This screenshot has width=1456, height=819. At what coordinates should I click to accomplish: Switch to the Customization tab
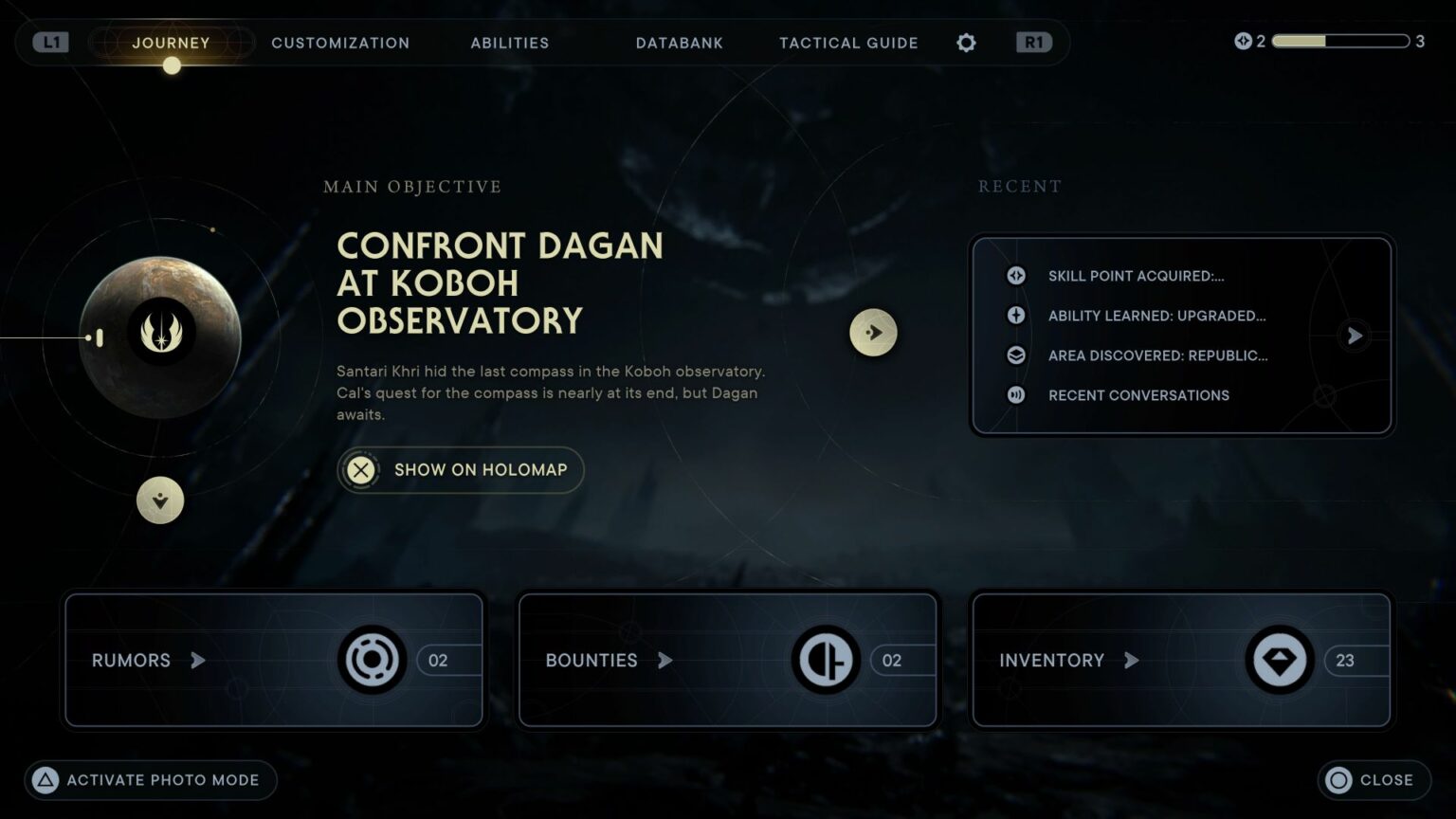tap(340, 43)
